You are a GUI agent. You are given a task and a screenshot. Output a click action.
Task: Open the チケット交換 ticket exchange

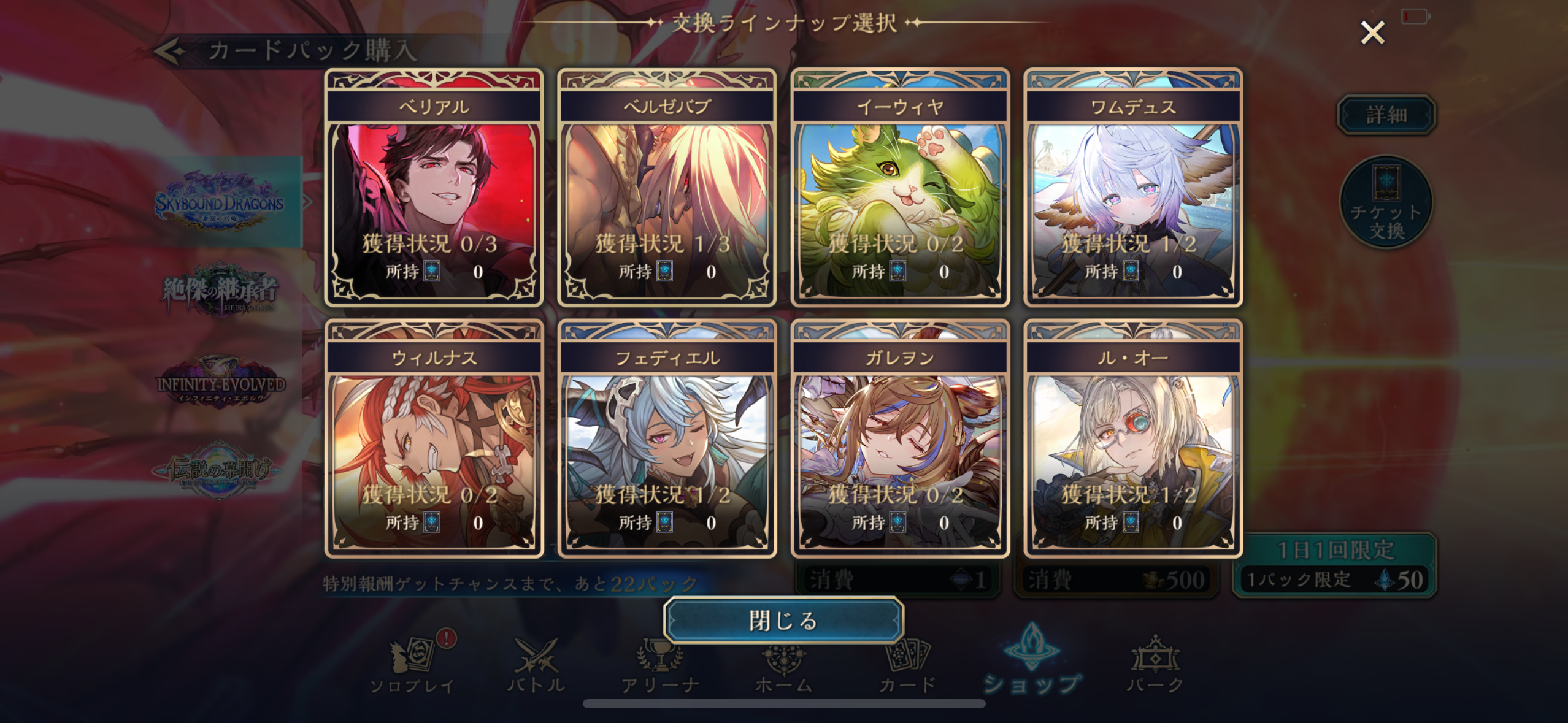click(1386, 202)
